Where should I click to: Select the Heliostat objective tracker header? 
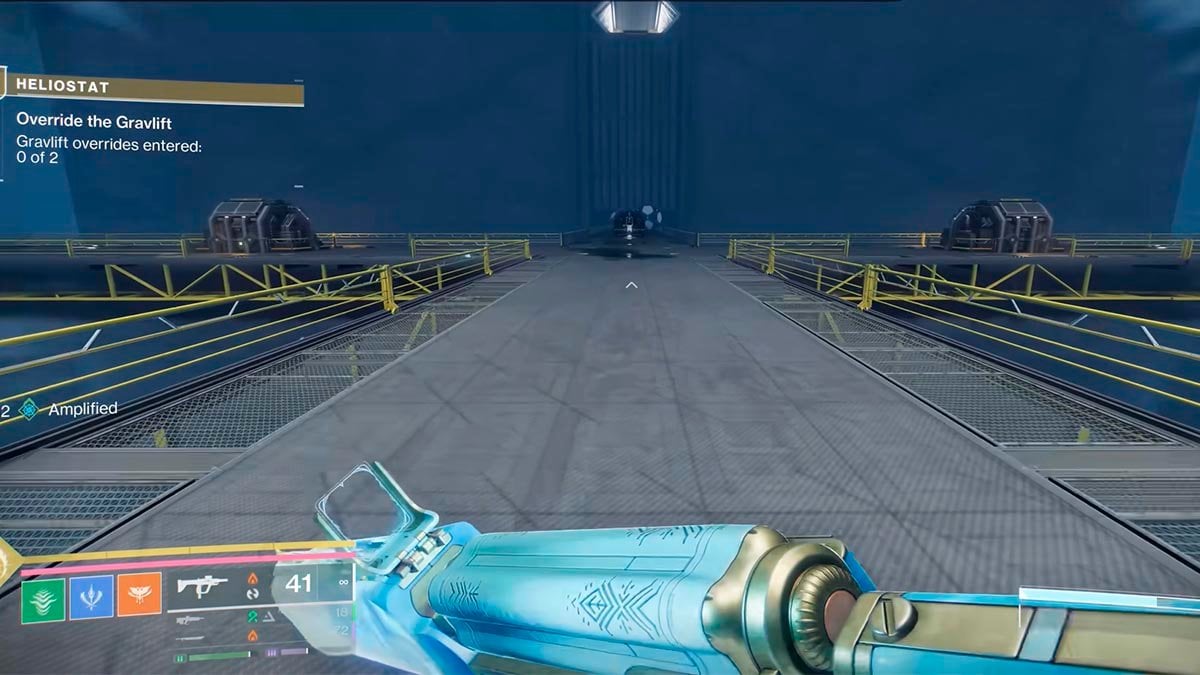150,88
